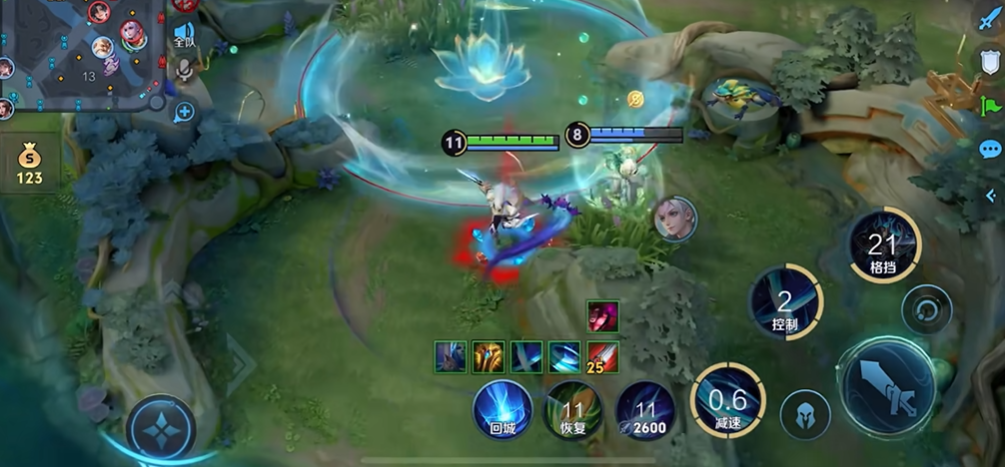Toggle the microphone voice button
This screenshot has height=467, width=1005.
[x=184, y=70]
